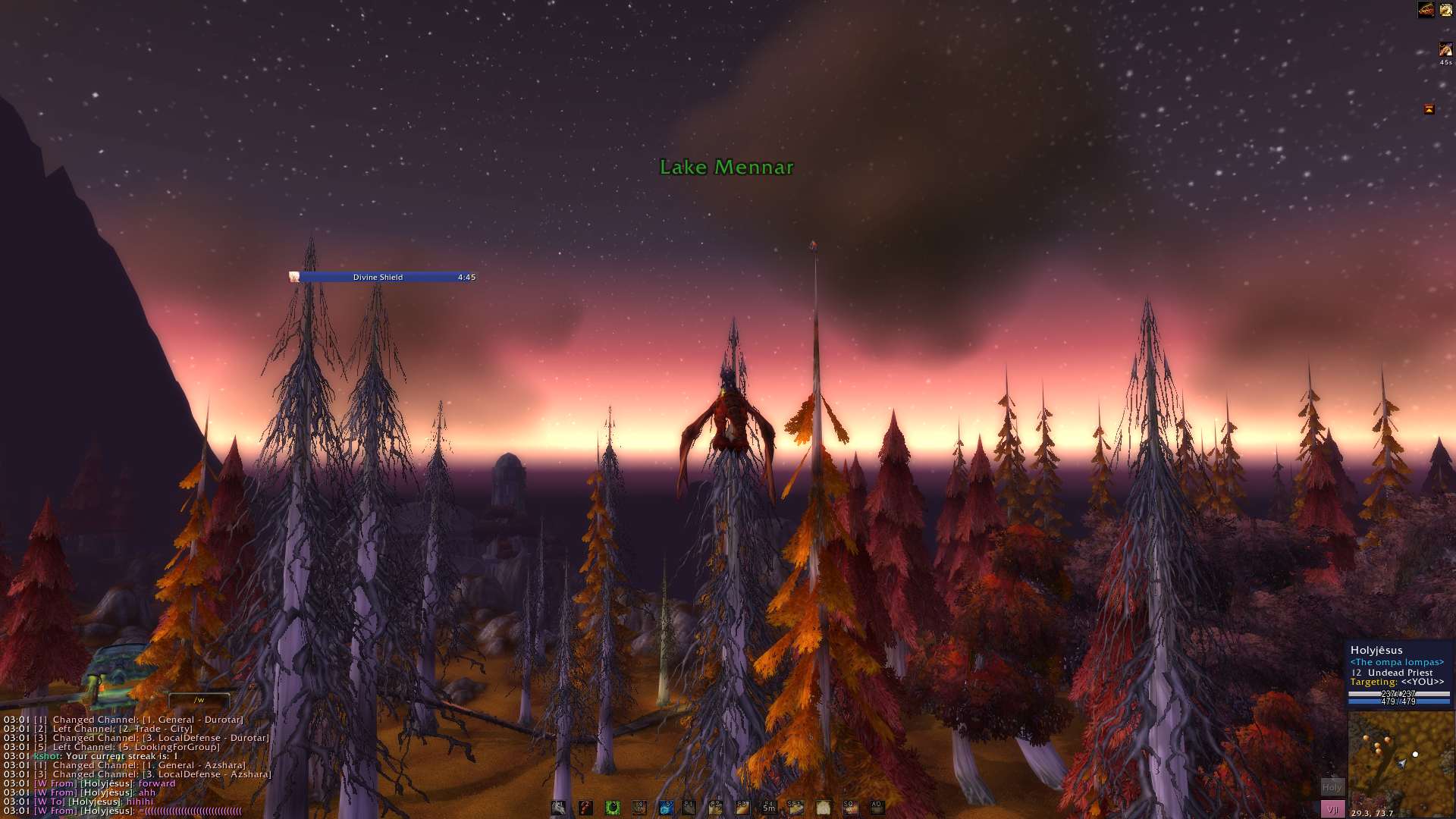
Task: Click the red mount buff icon
Action: pyautogui.click(x=1426, y=10)
